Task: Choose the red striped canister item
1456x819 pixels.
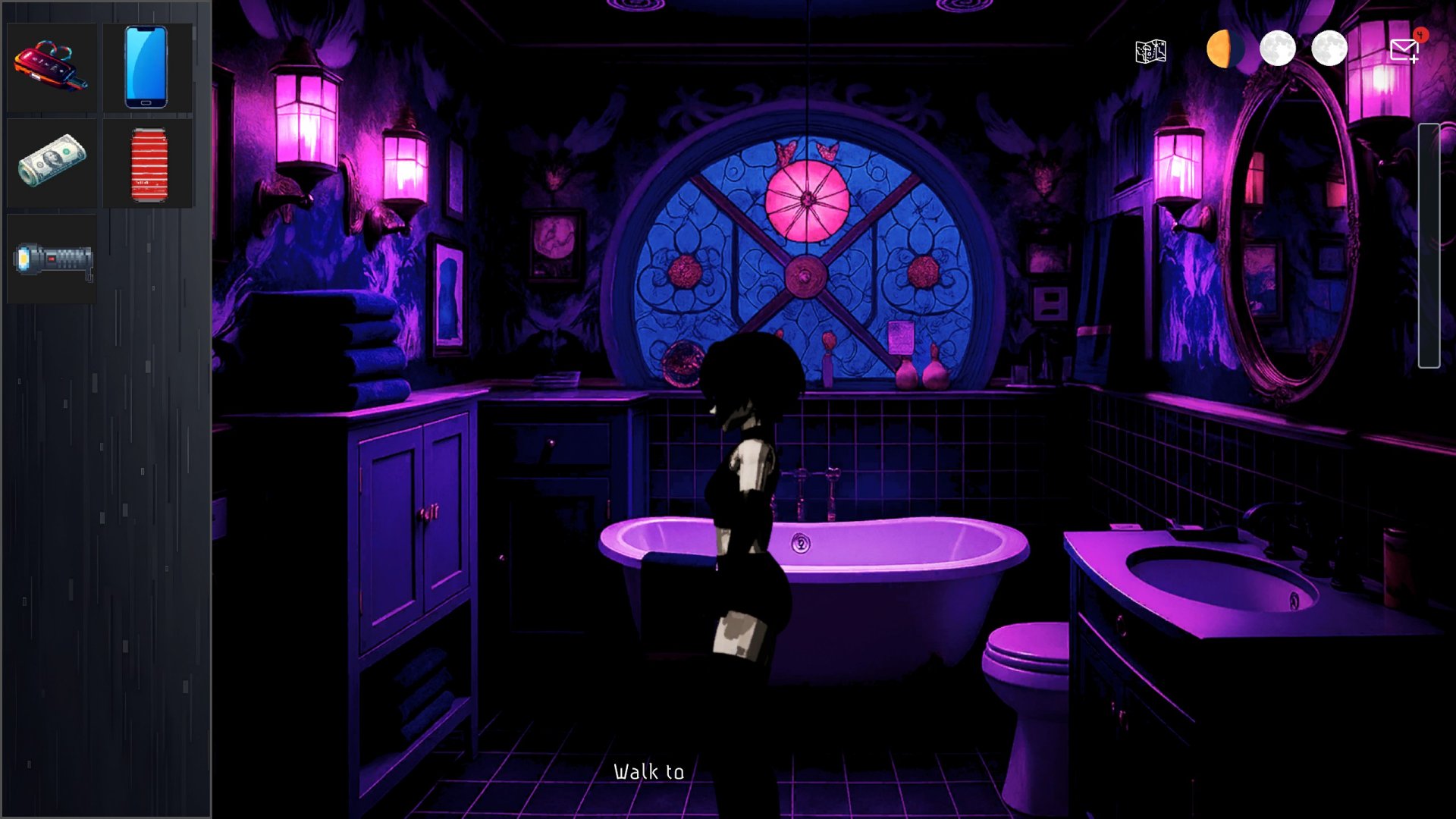Action: pos(149,164)
